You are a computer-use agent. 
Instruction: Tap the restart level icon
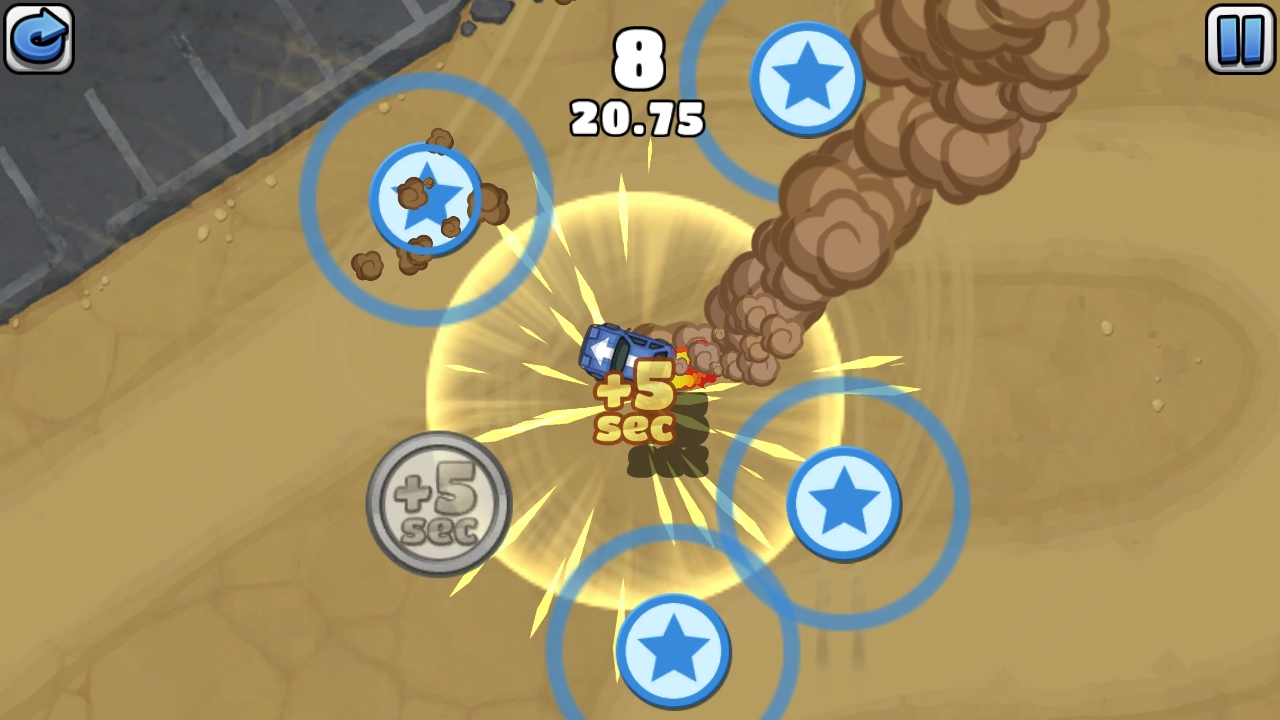click(38, 40)
